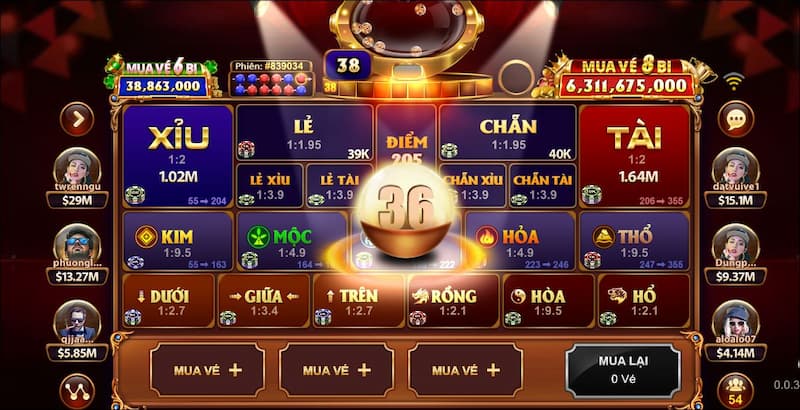Screen dimensions: 800x410
Task: Bet on the TÀI tile
Action: point(634,155)
